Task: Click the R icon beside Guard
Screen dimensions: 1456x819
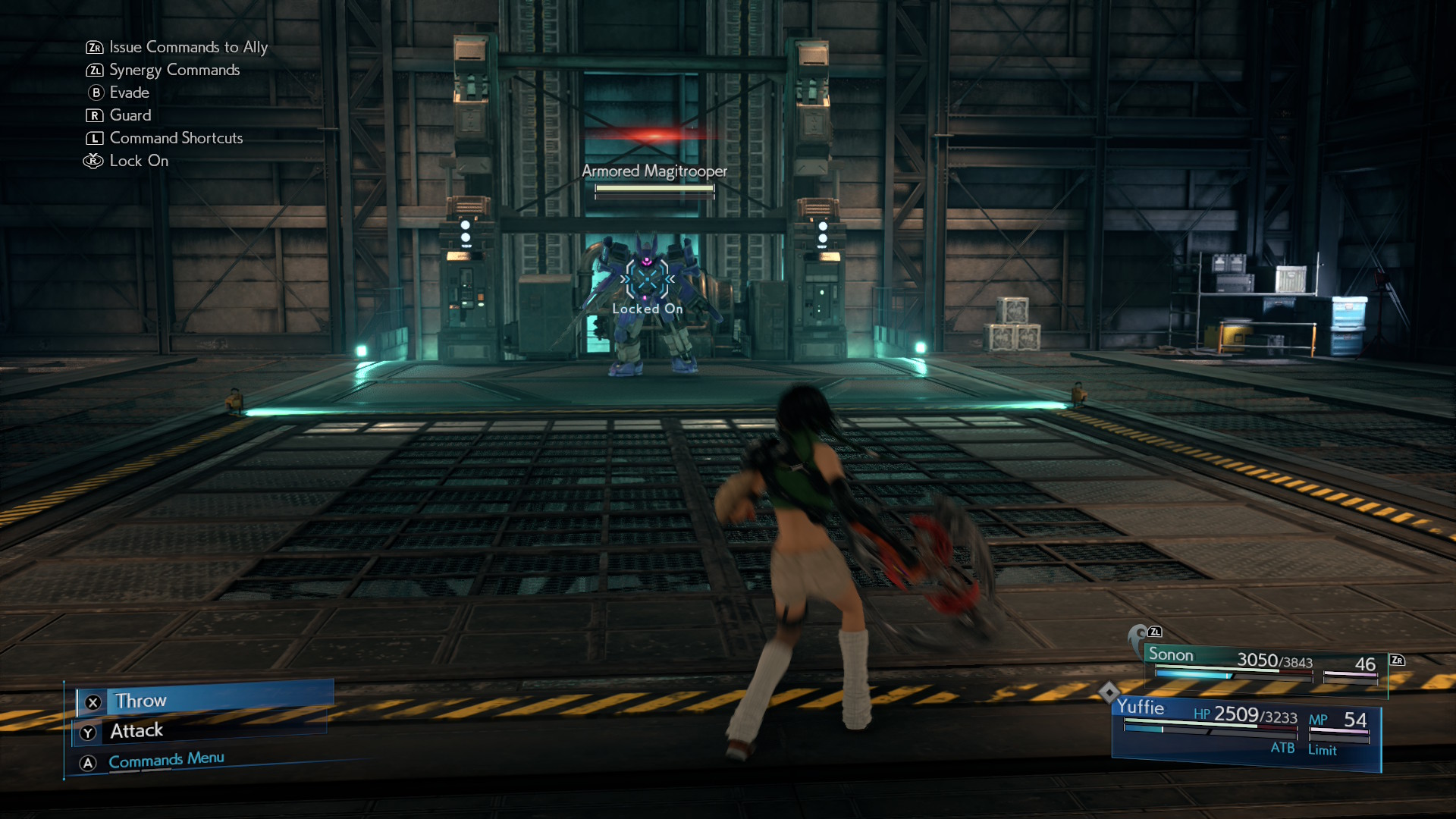Action: click(93, 115)
